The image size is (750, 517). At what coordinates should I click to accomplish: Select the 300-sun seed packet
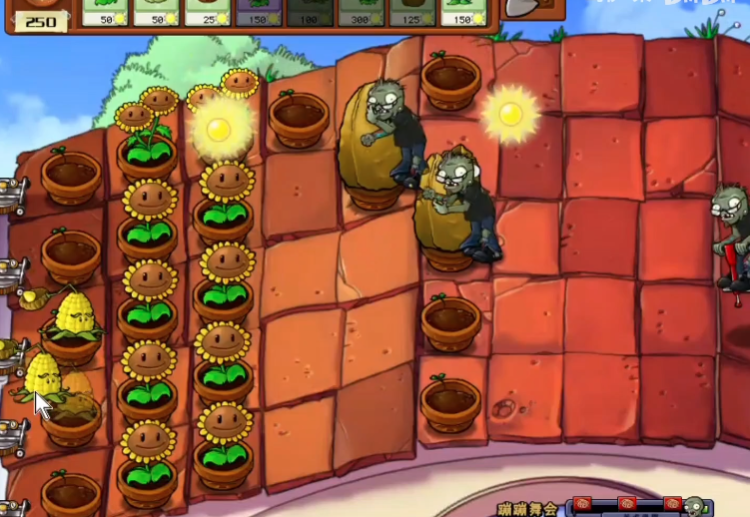[x=363, y=12]
